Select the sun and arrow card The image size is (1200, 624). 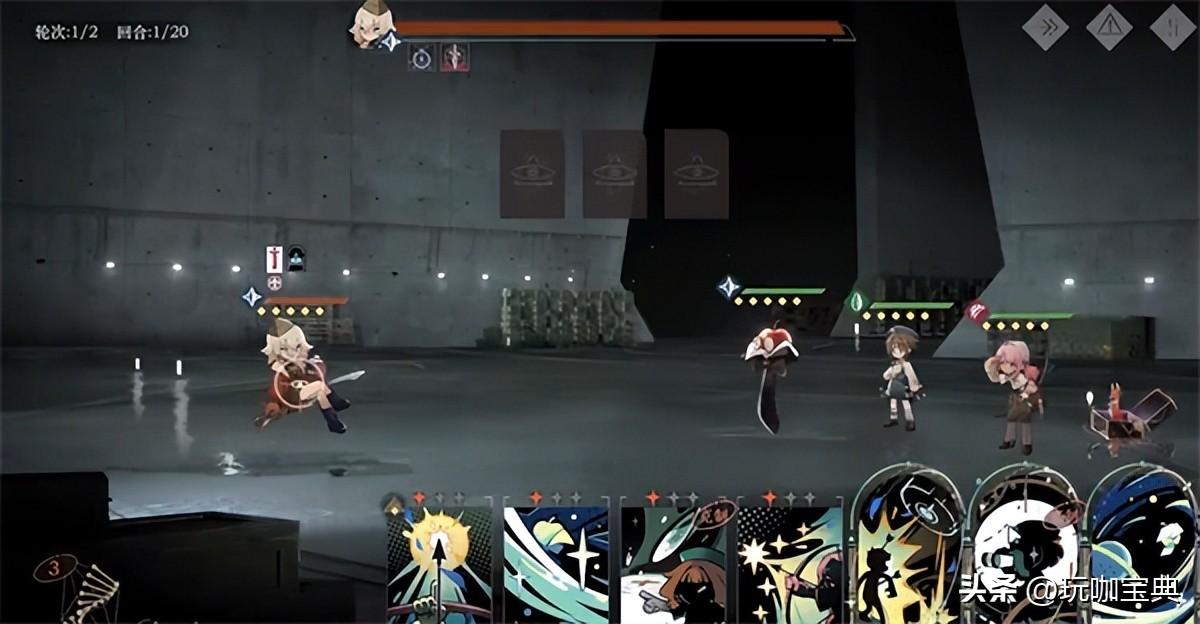(440, 558)
